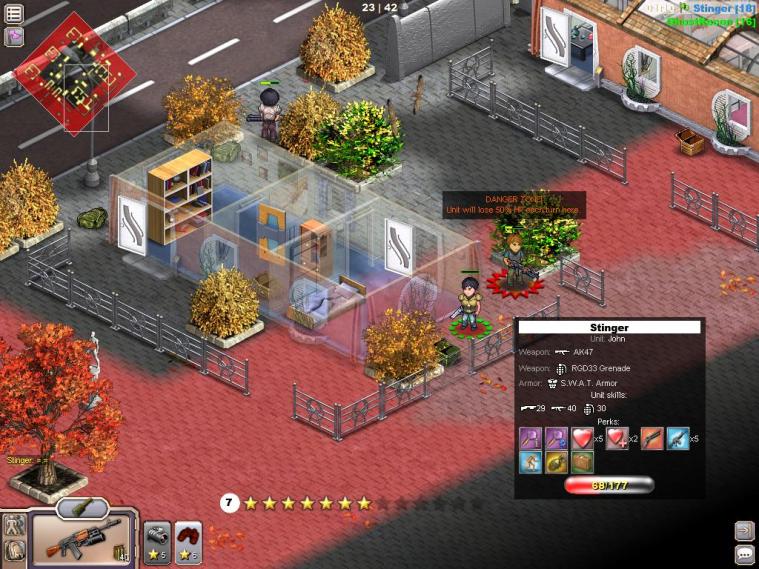Viewport: 759px width, 569px height.
Task: Select the heart with plus perk
Action: [617, 438]
